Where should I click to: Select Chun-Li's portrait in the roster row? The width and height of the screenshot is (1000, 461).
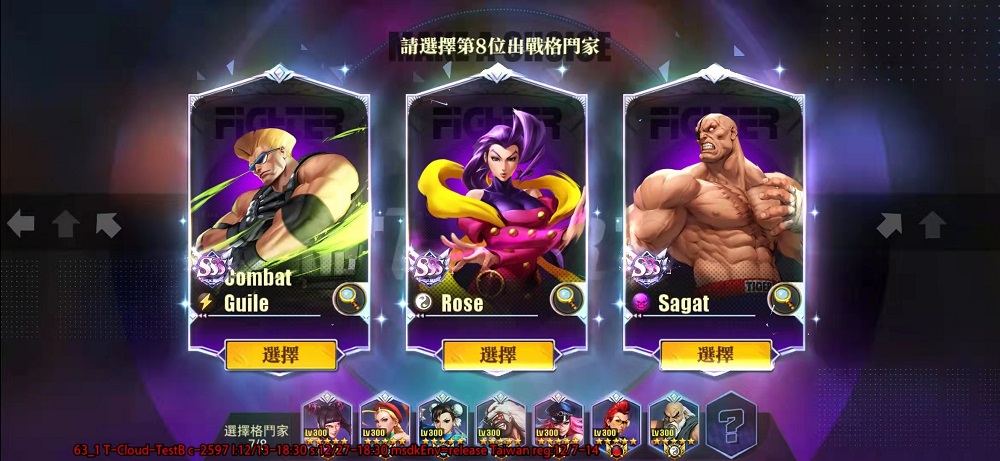tap(443, 419)
